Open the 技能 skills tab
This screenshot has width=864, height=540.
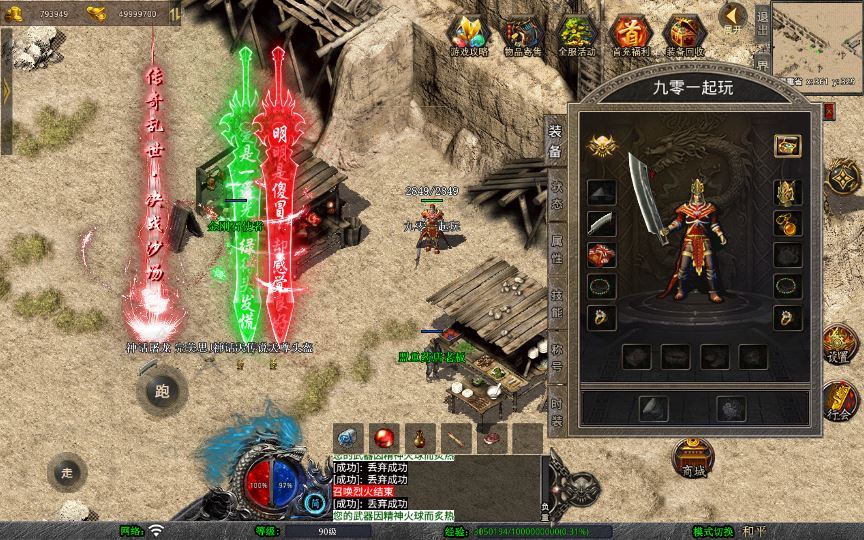tap(556, 305)
